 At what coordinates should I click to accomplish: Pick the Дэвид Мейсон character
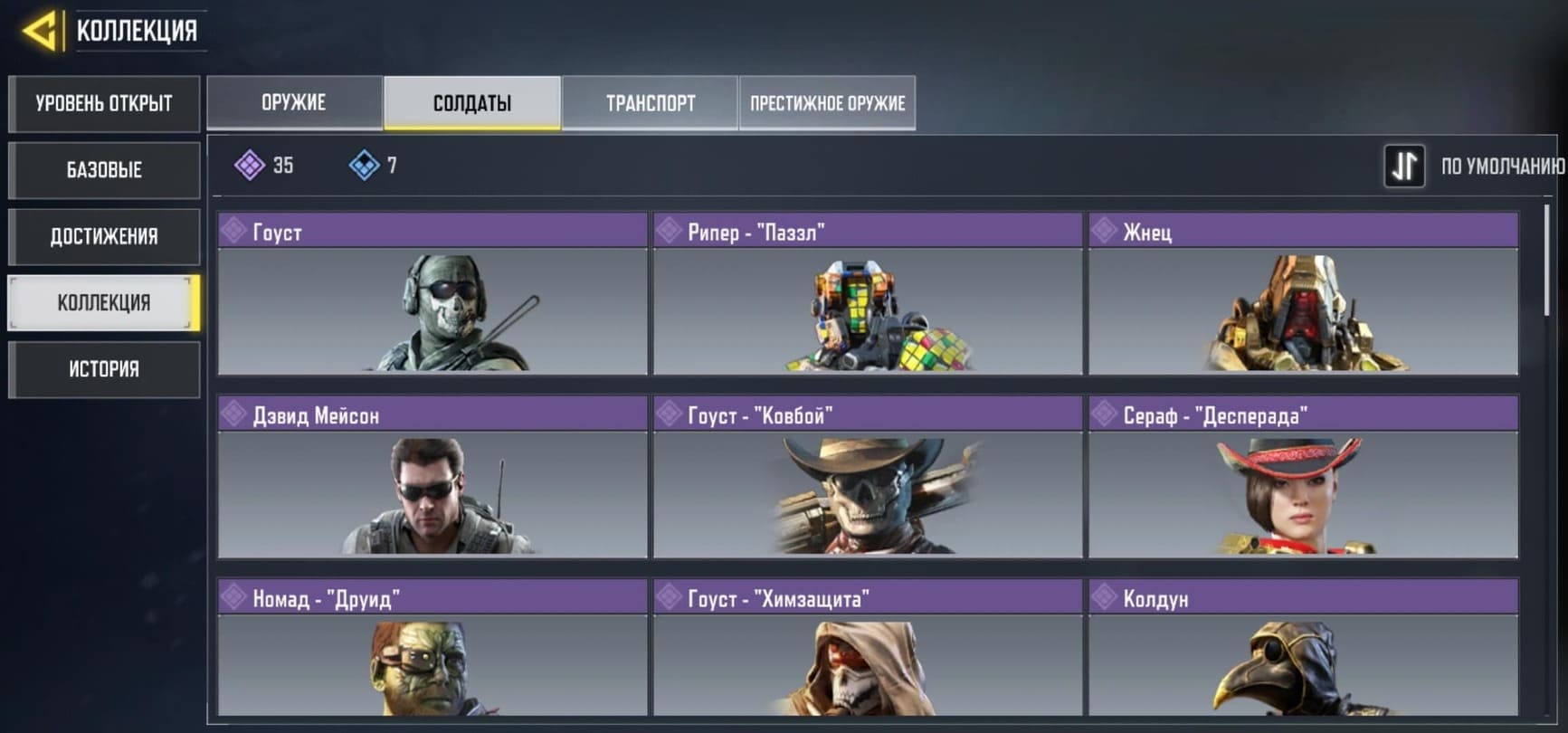click(432, 477)
